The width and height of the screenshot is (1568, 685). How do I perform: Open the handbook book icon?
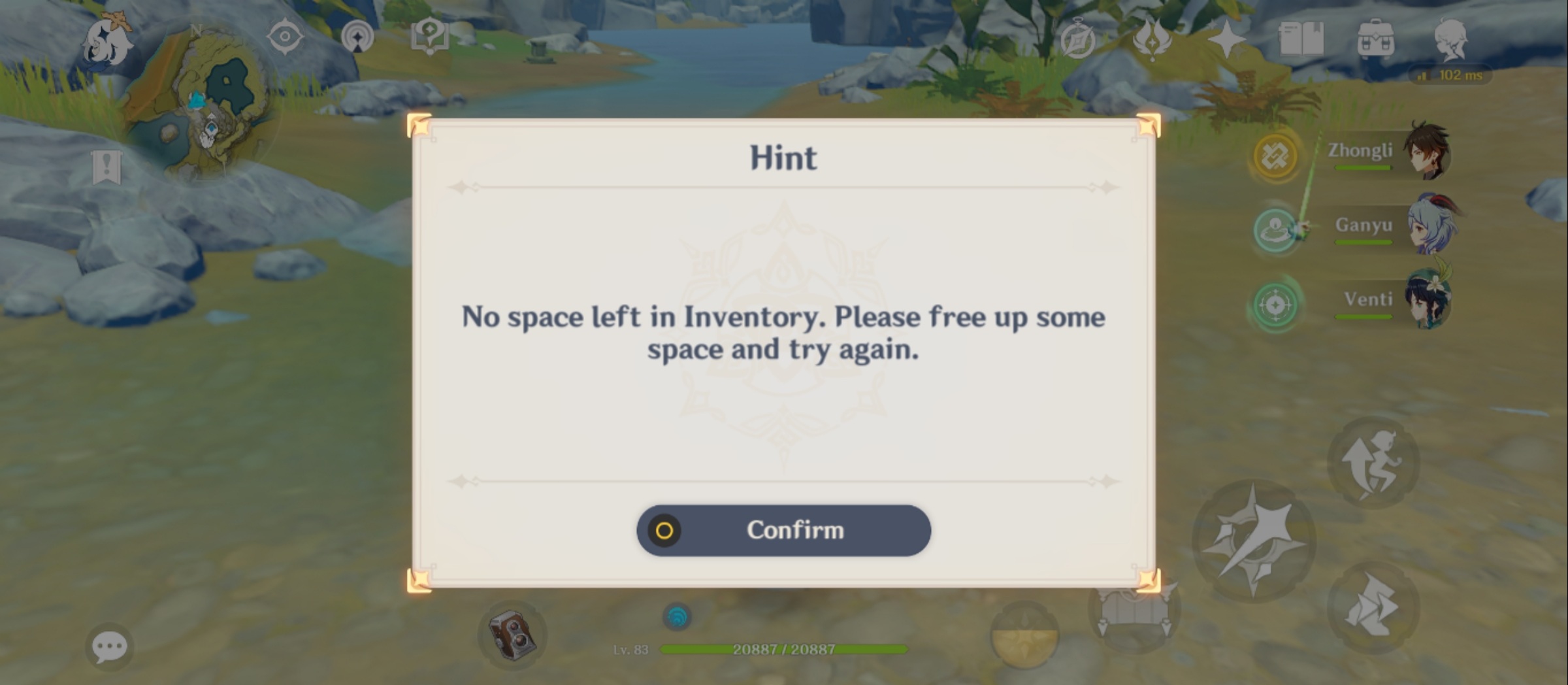(x=1301, y=39)
